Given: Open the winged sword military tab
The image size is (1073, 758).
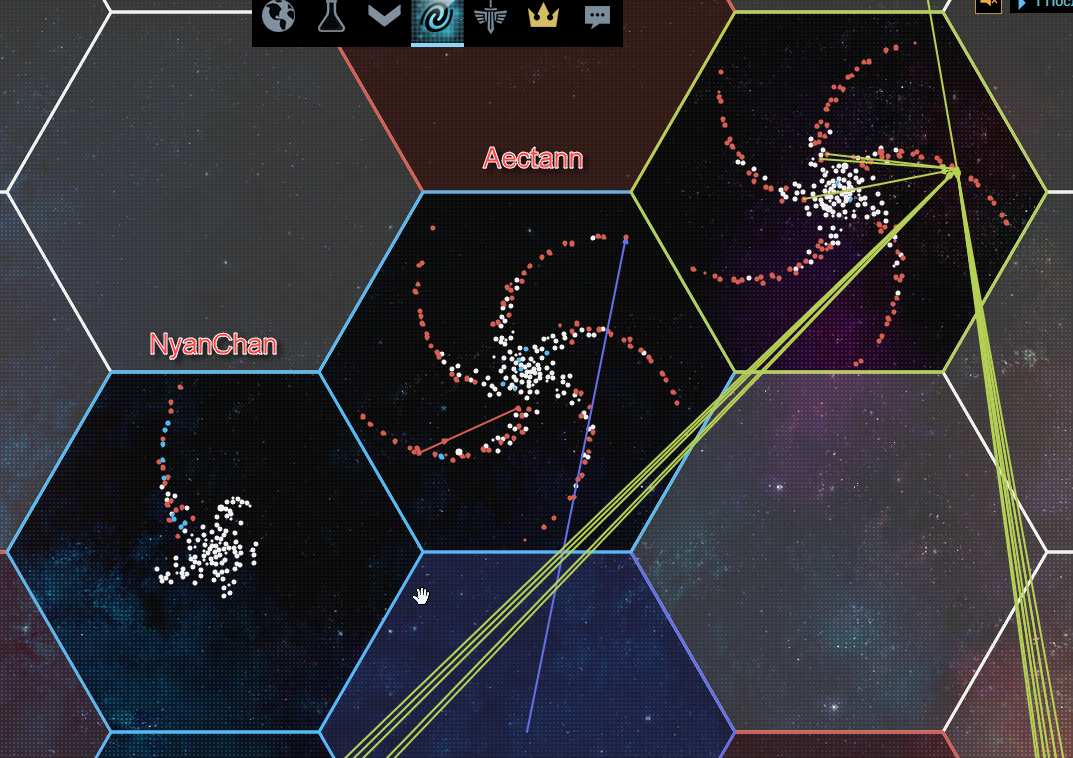Looking at the screenshot, I should (x=490, y=17).
